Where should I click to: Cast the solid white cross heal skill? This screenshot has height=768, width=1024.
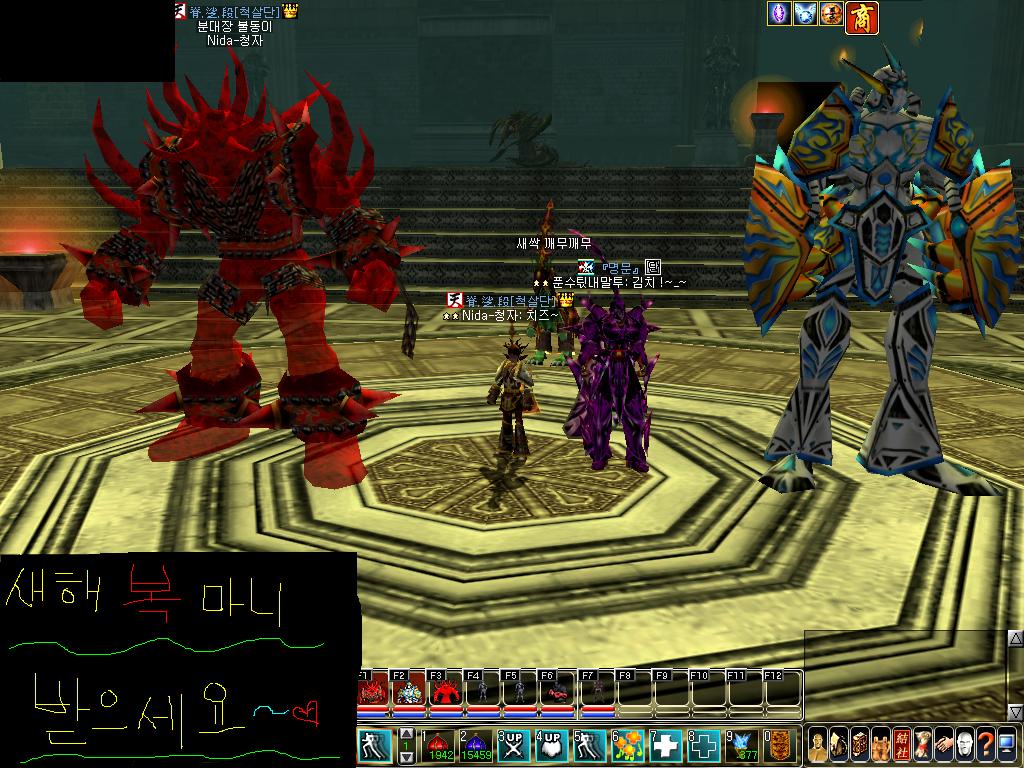point(665,746)
